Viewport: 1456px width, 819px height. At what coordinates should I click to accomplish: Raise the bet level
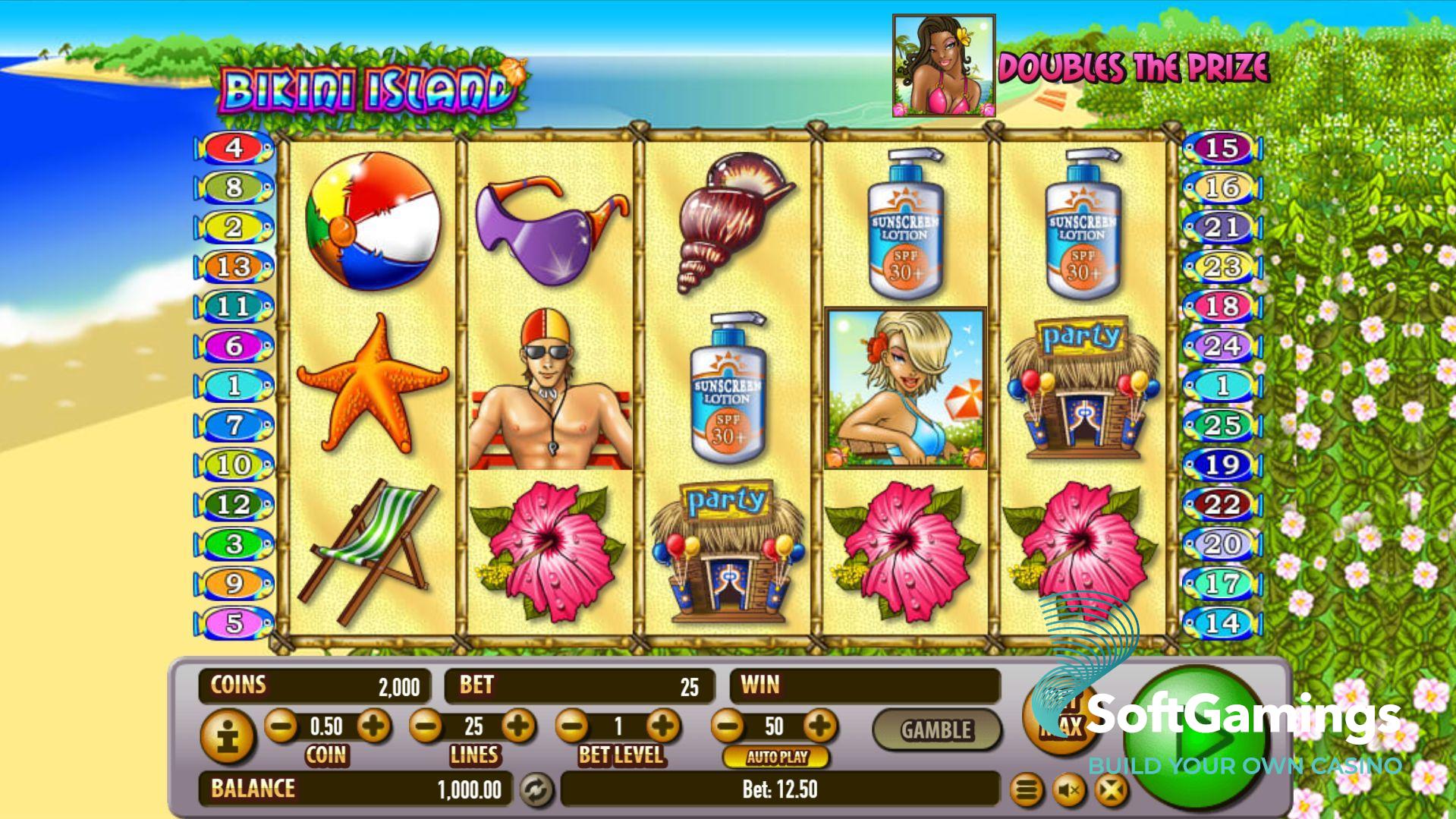pyautogui.click(x=664, y=726)
